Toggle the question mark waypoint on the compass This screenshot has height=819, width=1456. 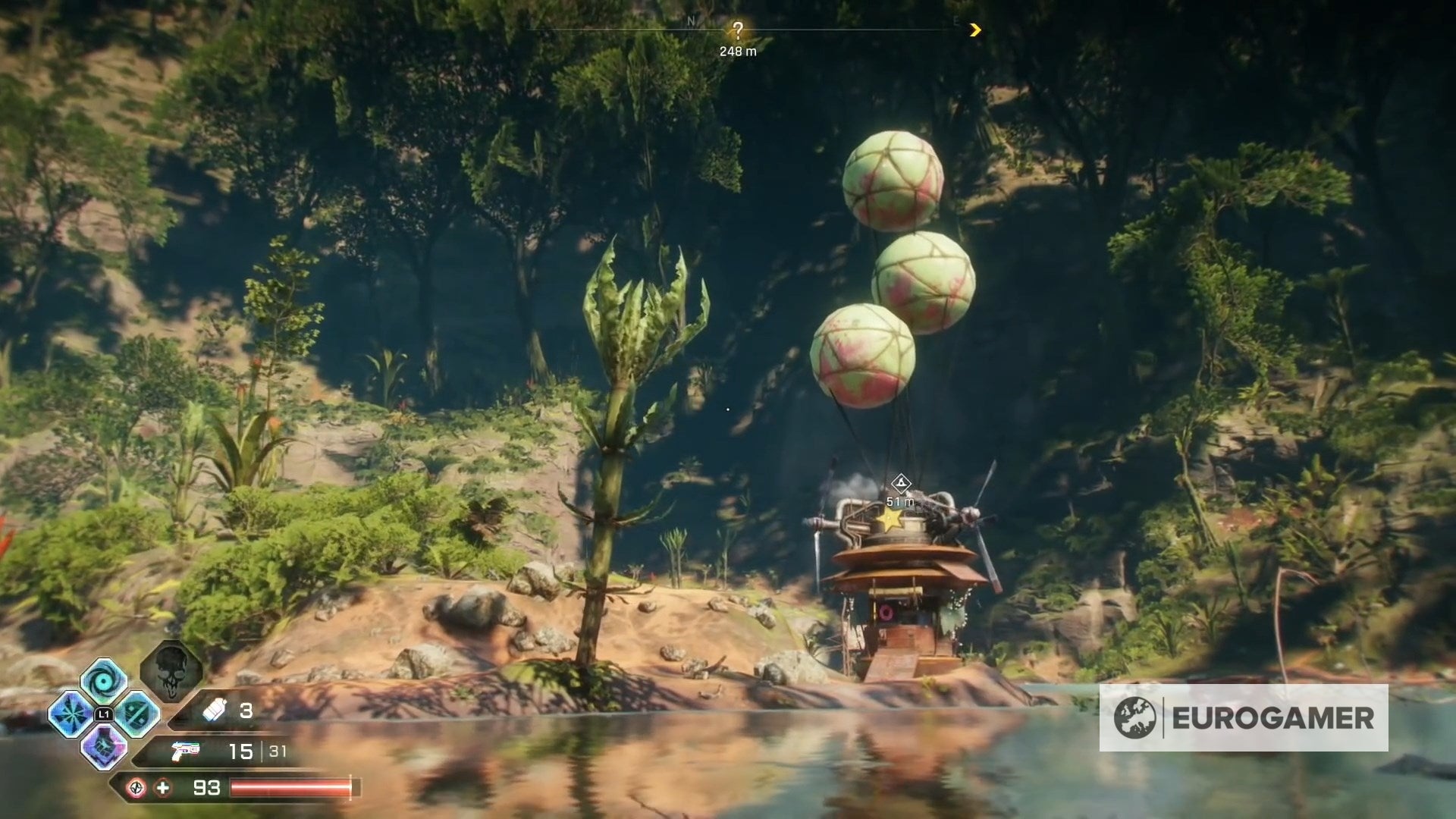(739, 30)
